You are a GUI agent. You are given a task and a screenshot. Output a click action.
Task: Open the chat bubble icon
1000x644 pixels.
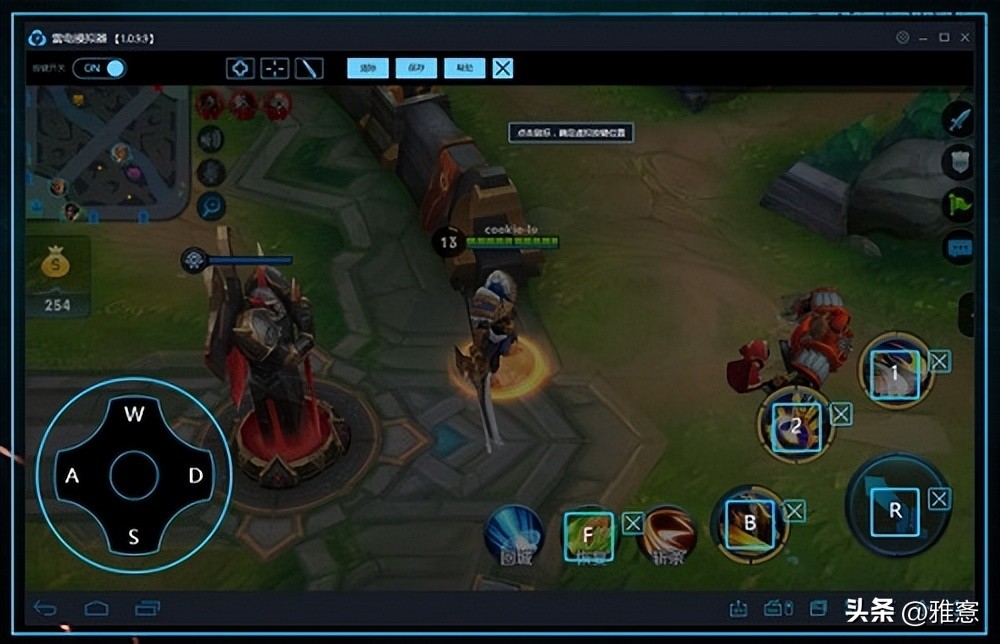958,246
